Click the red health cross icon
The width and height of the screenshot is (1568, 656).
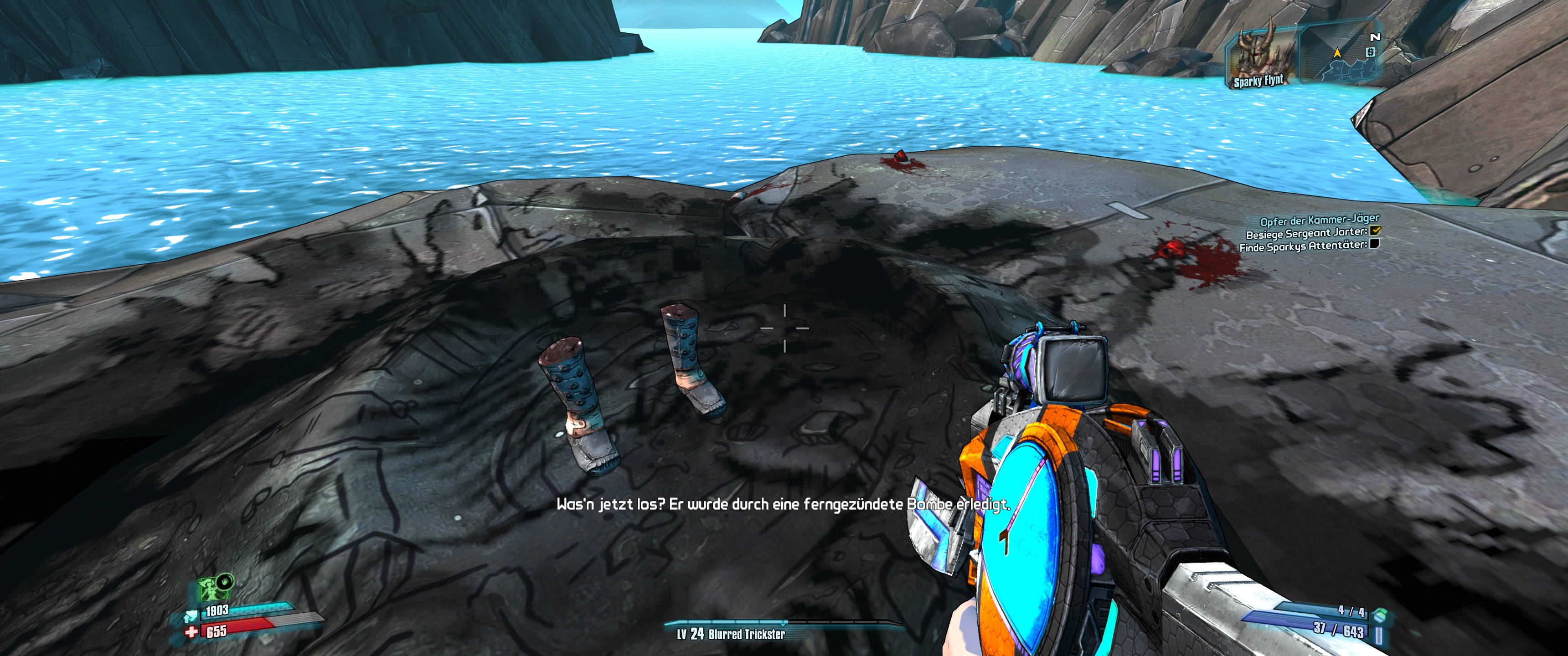(x=191, y=632)
